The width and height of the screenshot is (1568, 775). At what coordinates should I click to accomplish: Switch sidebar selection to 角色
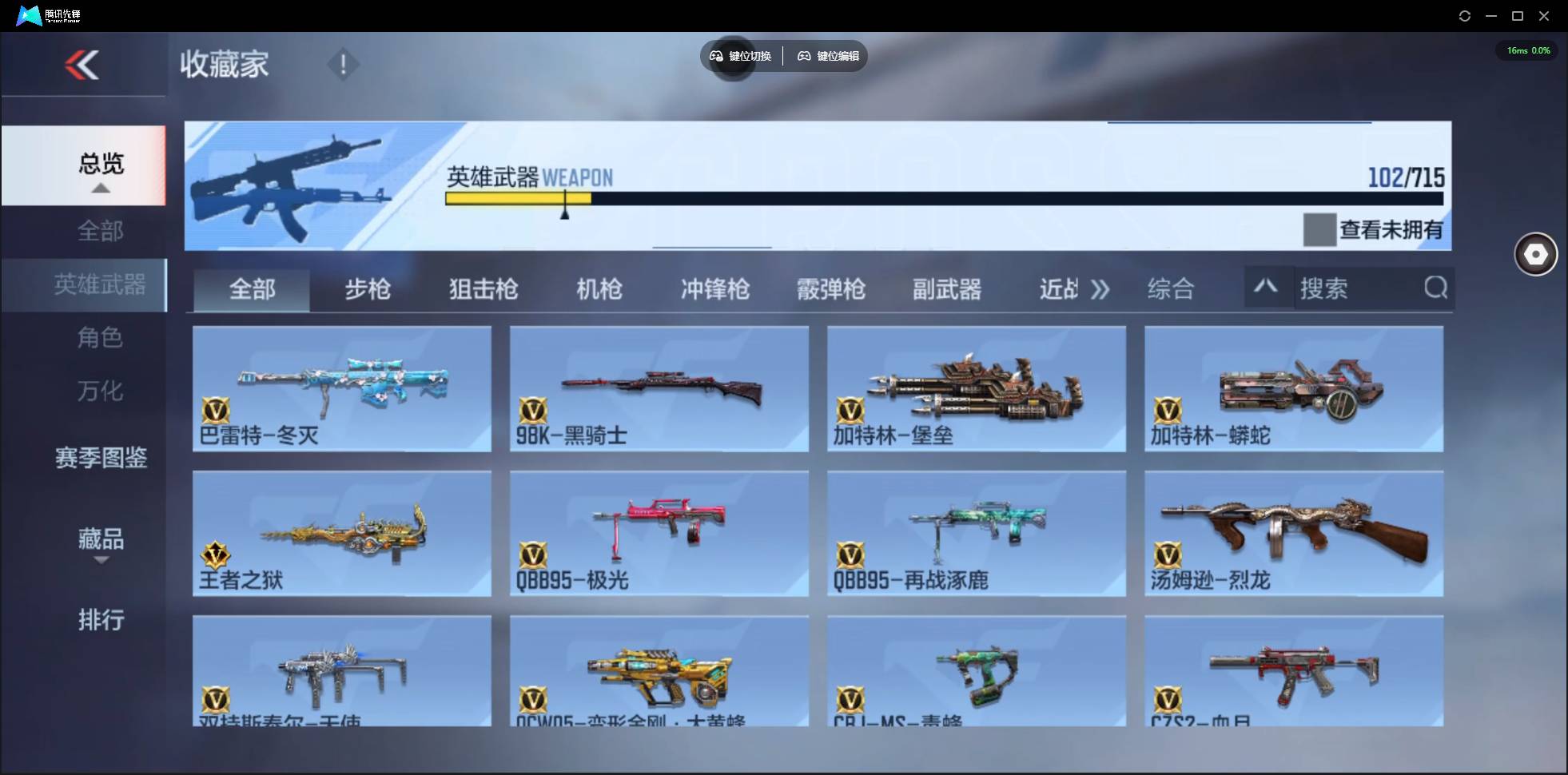101,338
